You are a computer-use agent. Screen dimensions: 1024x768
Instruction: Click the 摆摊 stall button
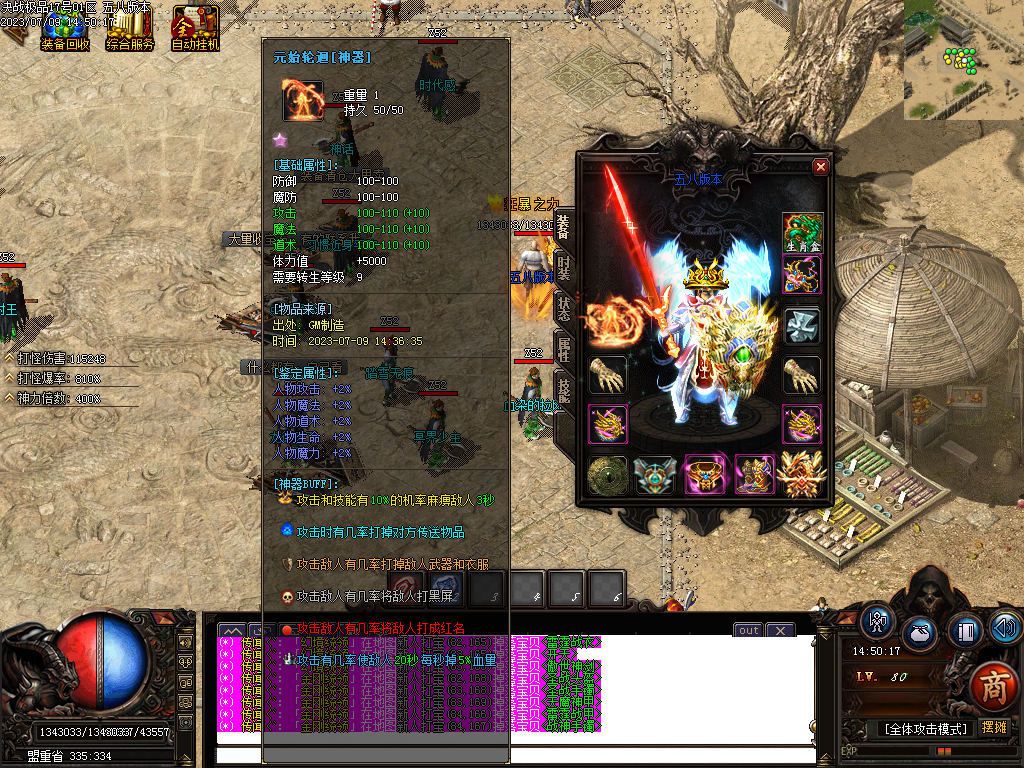(994, 728)
